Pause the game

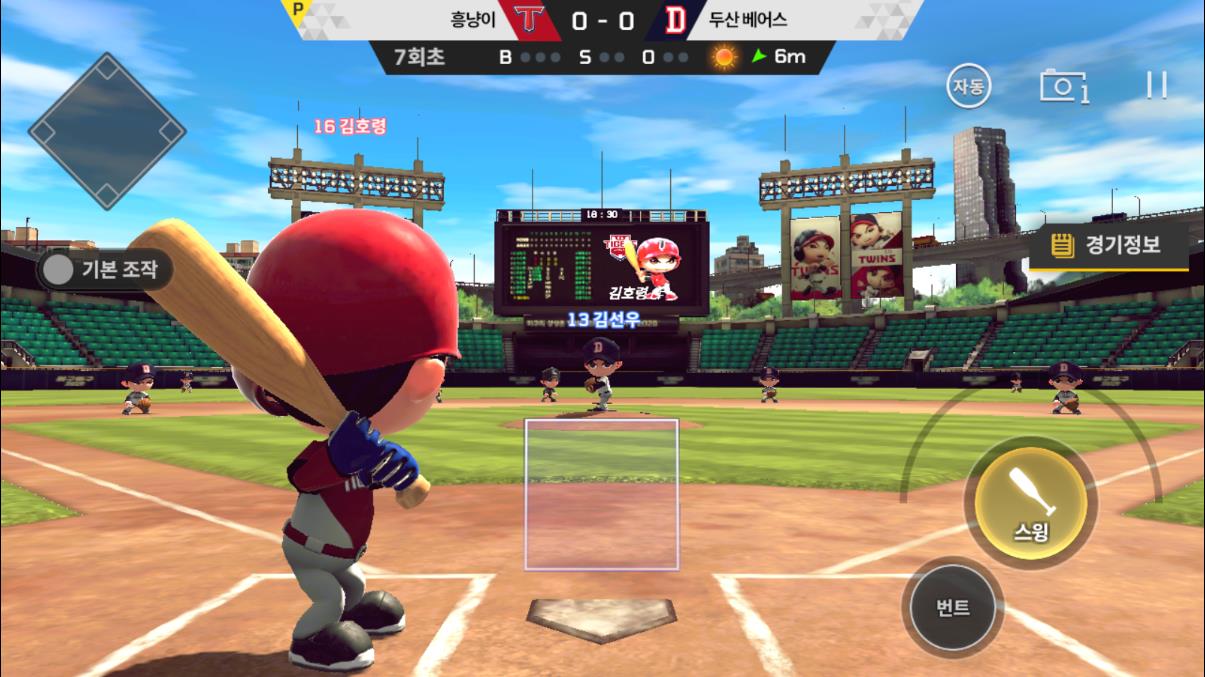click(x=1157, y=86)
